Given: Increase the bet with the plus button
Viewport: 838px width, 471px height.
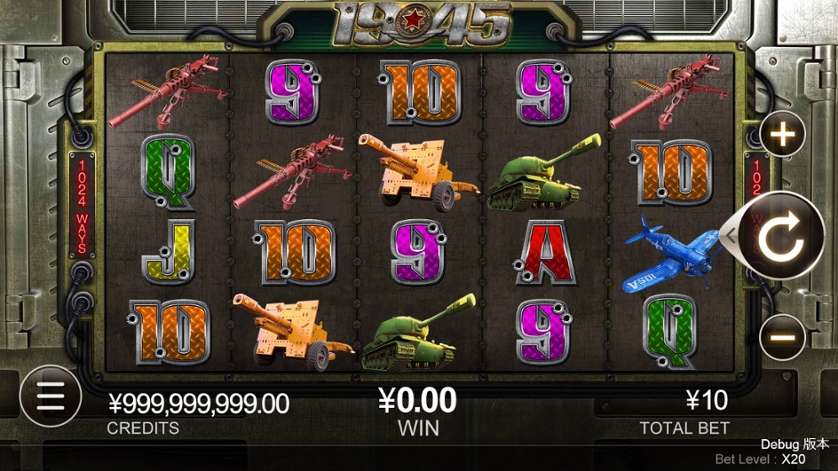Looking at the screenshot, I should pos(782,135).
